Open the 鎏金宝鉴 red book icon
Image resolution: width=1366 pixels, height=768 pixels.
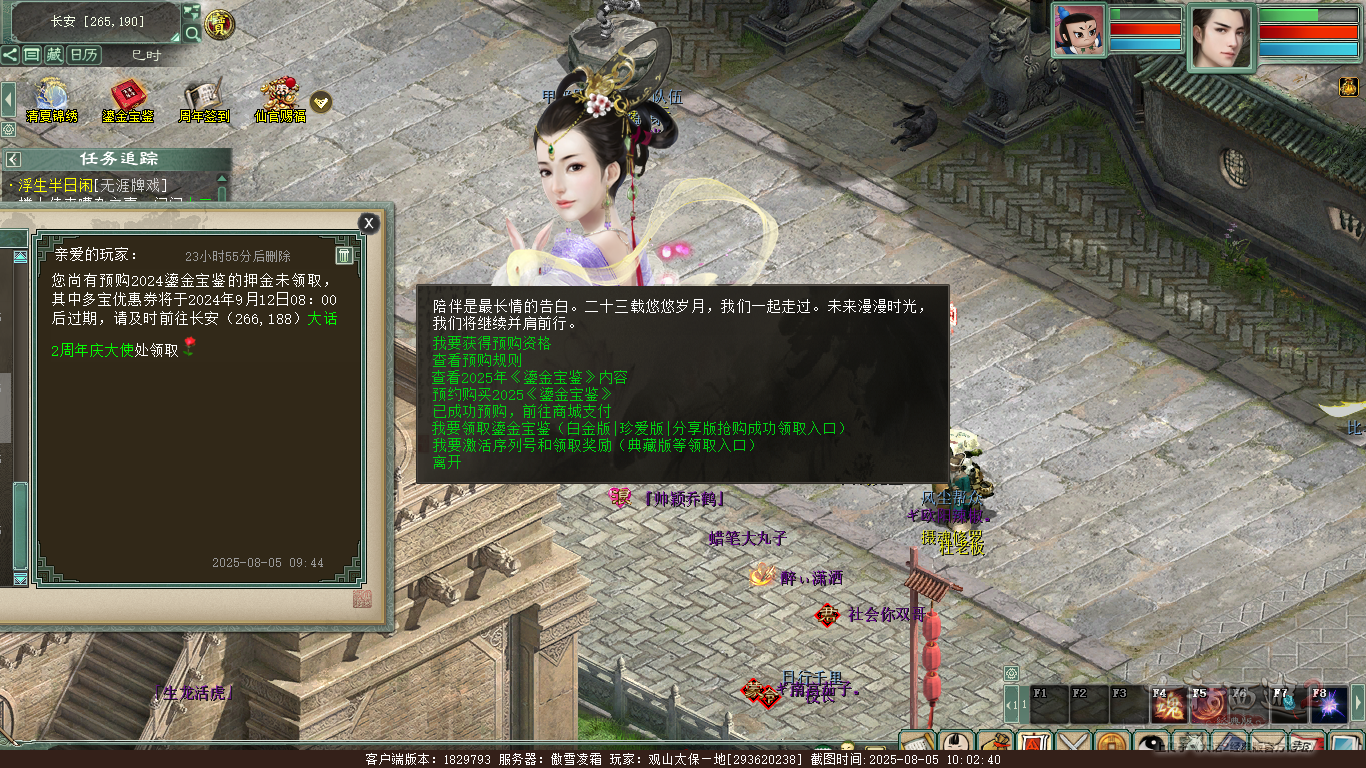coord(127,101)
